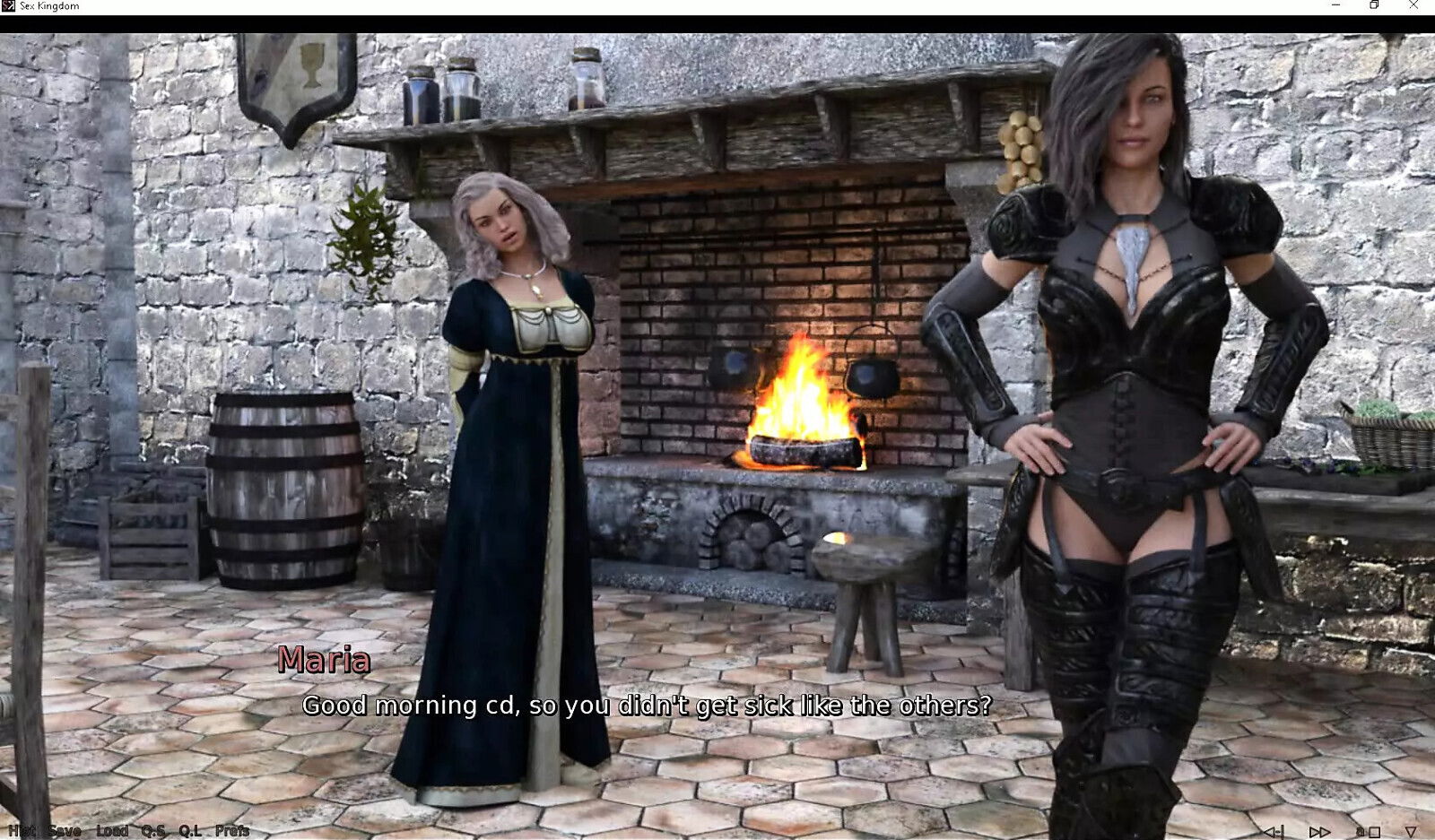
Task: Open the Load screen
Action: [x=112, y=830]
